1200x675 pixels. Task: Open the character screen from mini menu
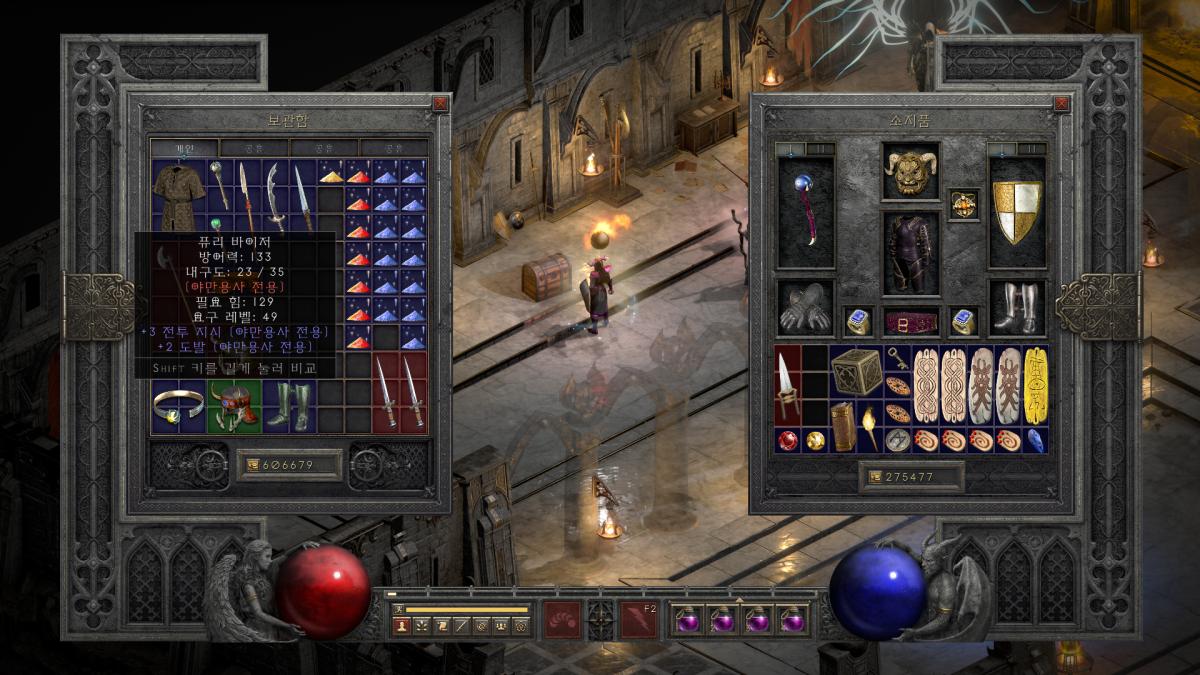tap(403, 626)
